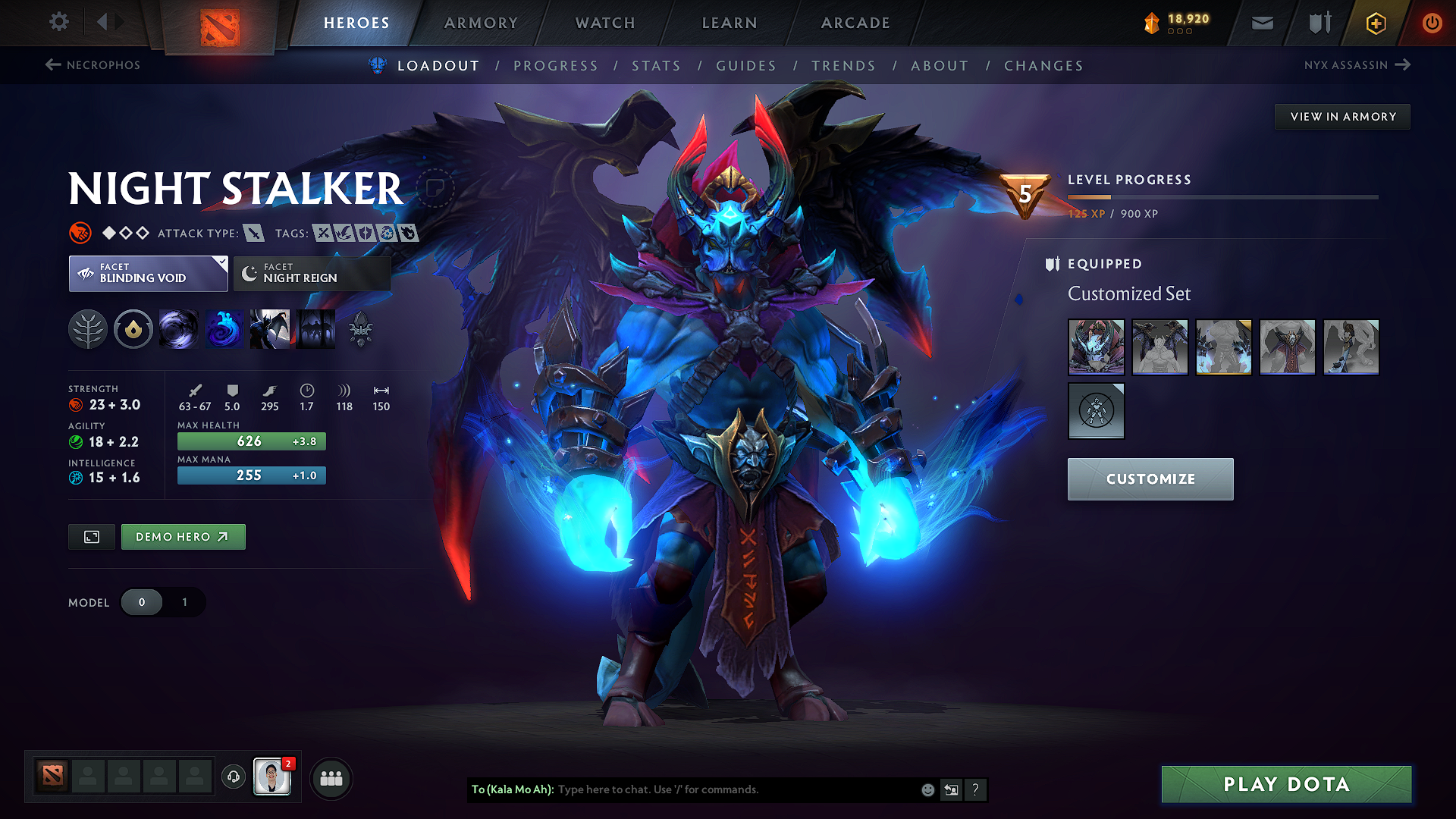Viewport: 1456px width, 819px height.
Task: Select the Night Reign facet
Action: tap(311, 273)
